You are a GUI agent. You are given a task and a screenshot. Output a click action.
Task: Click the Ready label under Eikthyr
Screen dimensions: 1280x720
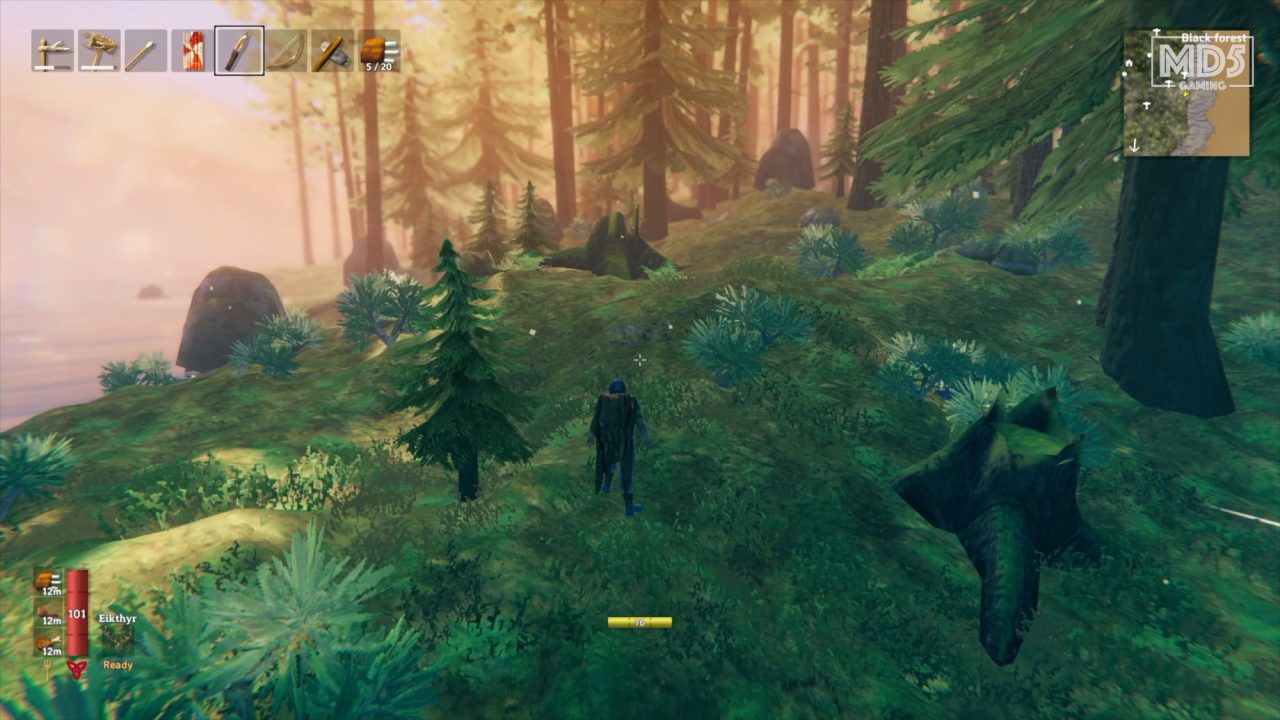[118, 663]
